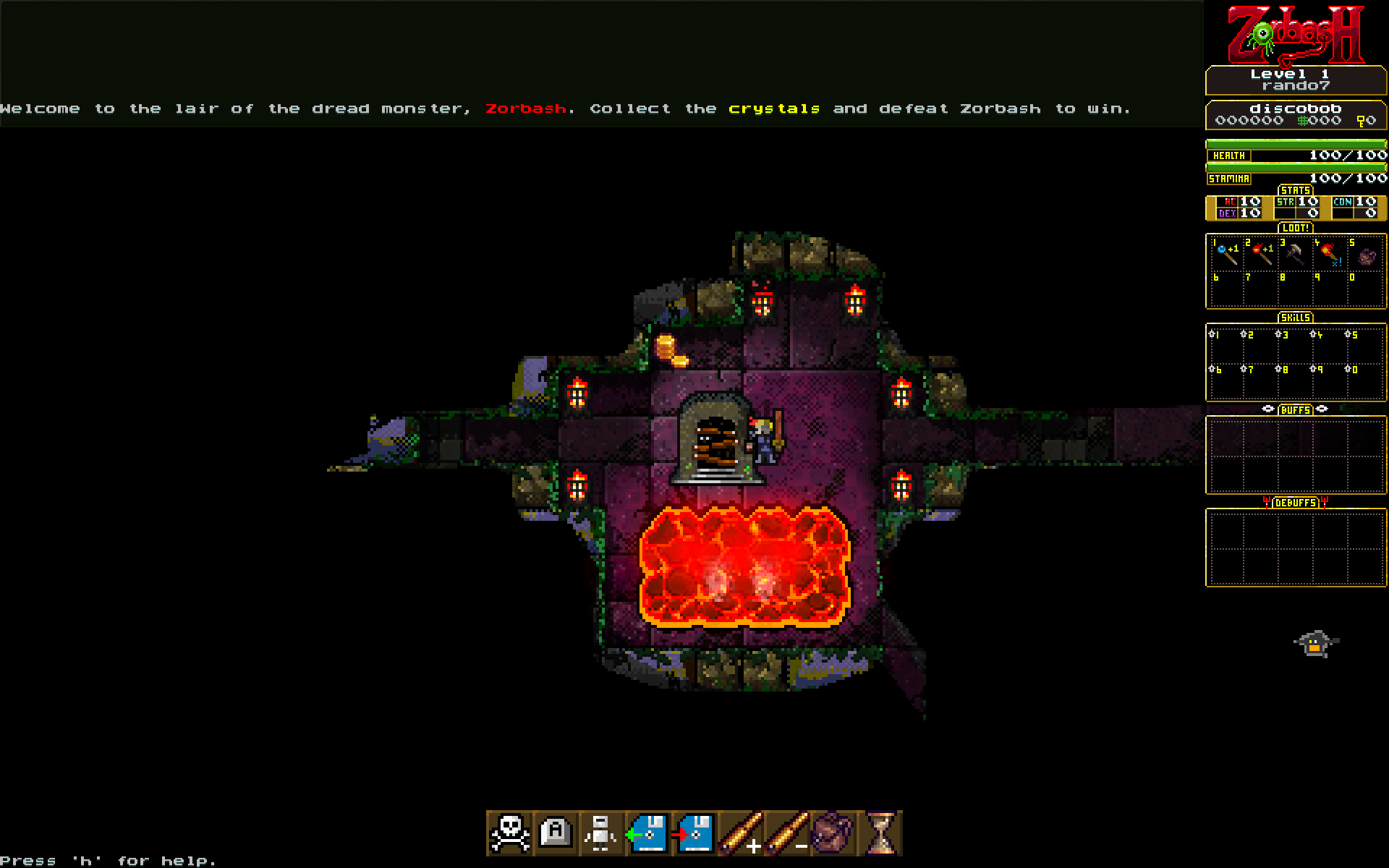Click the floppy disk with red arrow
Image resolution: width=1389 pixels, height=868 pixels.
pos(694,833)
